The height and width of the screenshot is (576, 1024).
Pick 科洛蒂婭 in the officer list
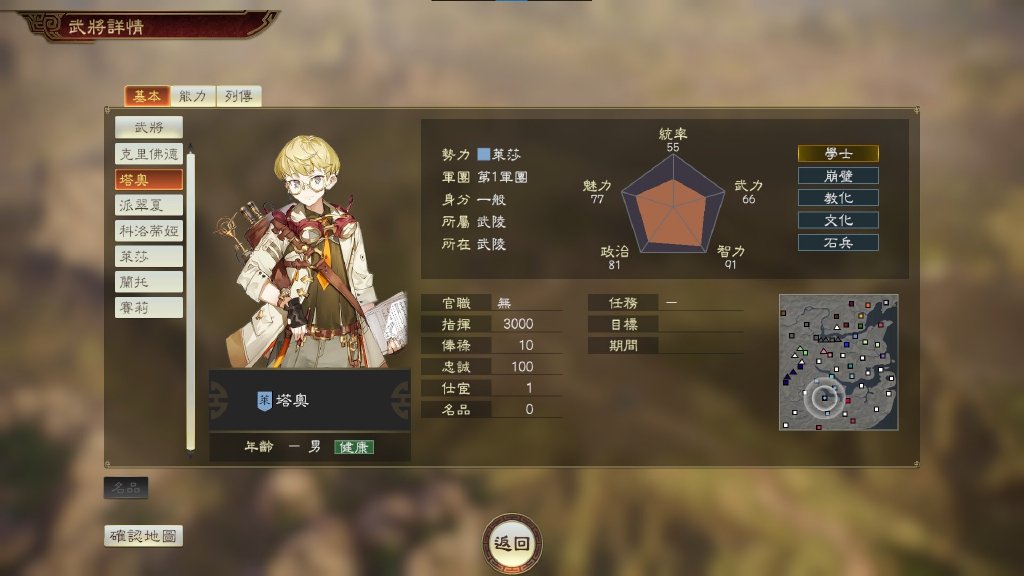pyautogui.click(x=148, y=231)
